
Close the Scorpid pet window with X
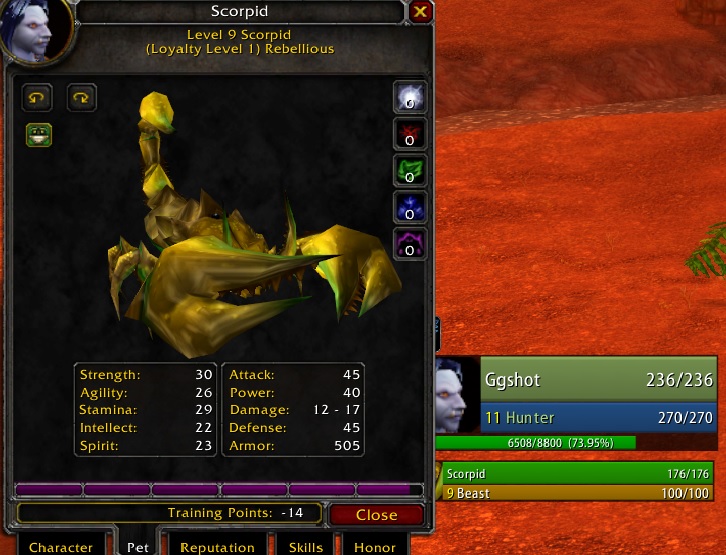[420, 12]
